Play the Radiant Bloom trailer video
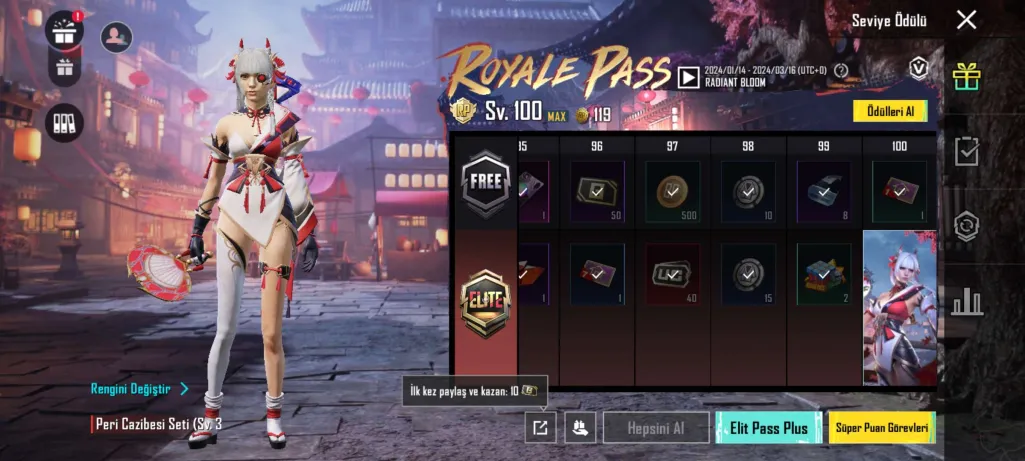The width and height of the screenshot is (1025, 461). pyautogui.click(x=688, y=76)
